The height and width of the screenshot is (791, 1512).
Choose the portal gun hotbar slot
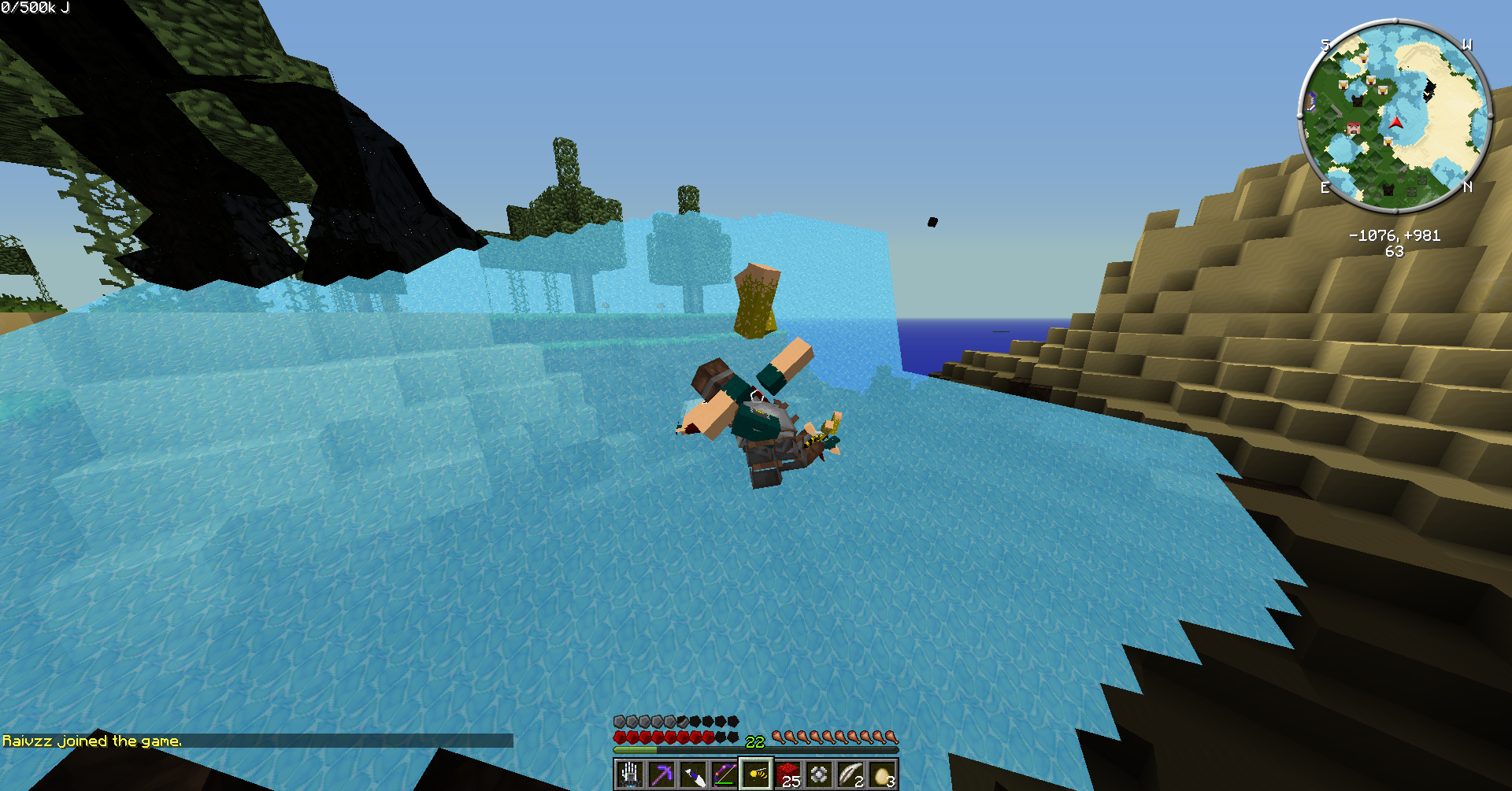[x=692, y=774]
